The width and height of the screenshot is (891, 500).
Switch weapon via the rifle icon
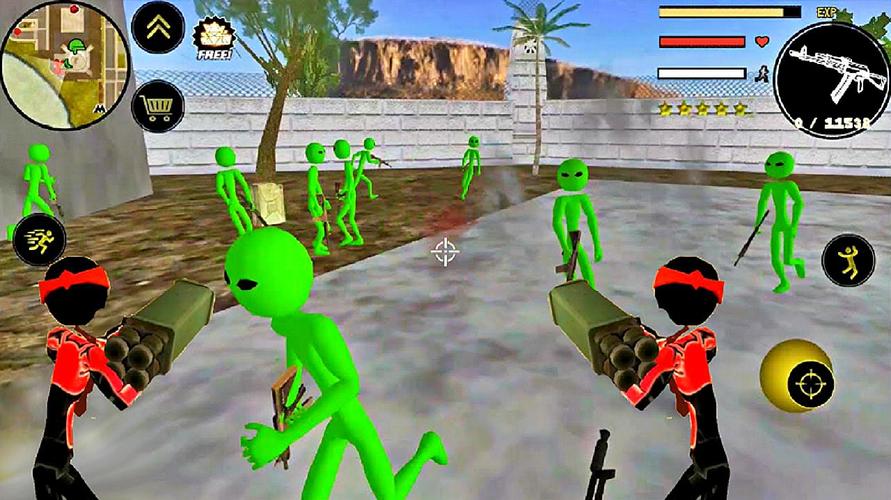pyautogui.click(x=832, y=78)
